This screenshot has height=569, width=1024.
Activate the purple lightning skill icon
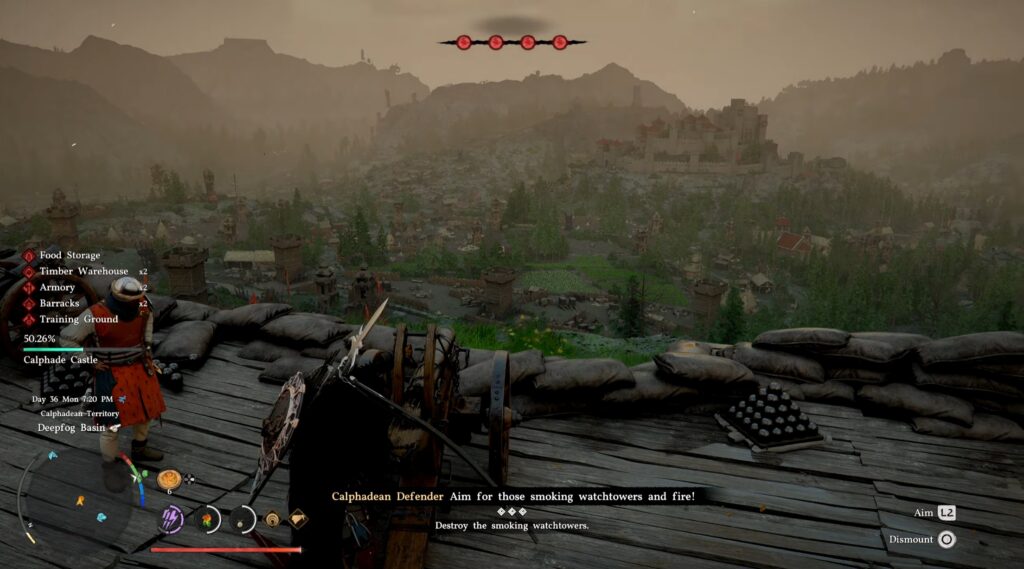pos(172,518)
